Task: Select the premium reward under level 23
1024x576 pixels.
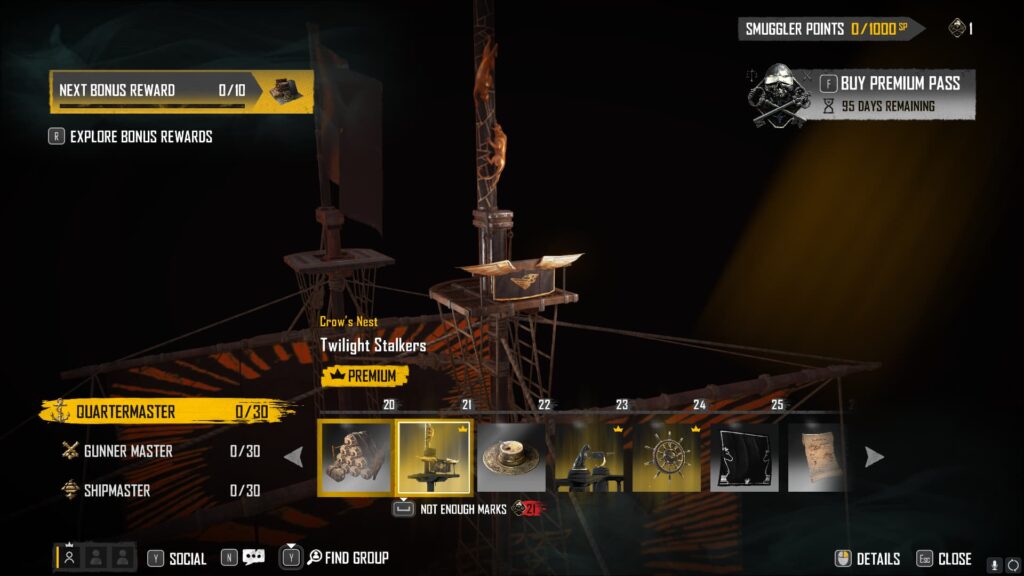Action: 589,458
